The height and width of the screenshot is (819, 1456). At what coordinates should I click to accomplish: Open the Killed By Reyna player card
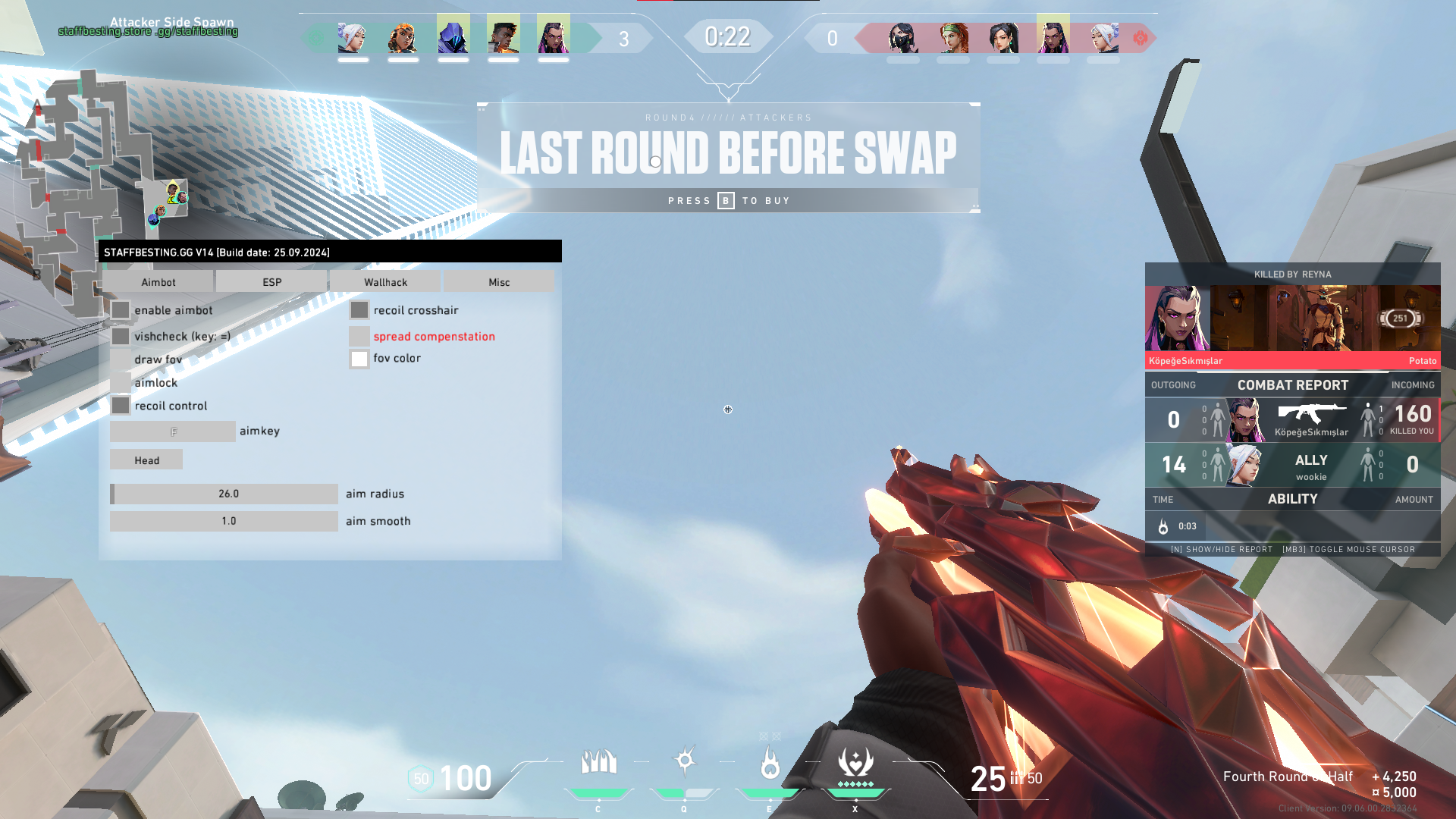pos(1292,318)
